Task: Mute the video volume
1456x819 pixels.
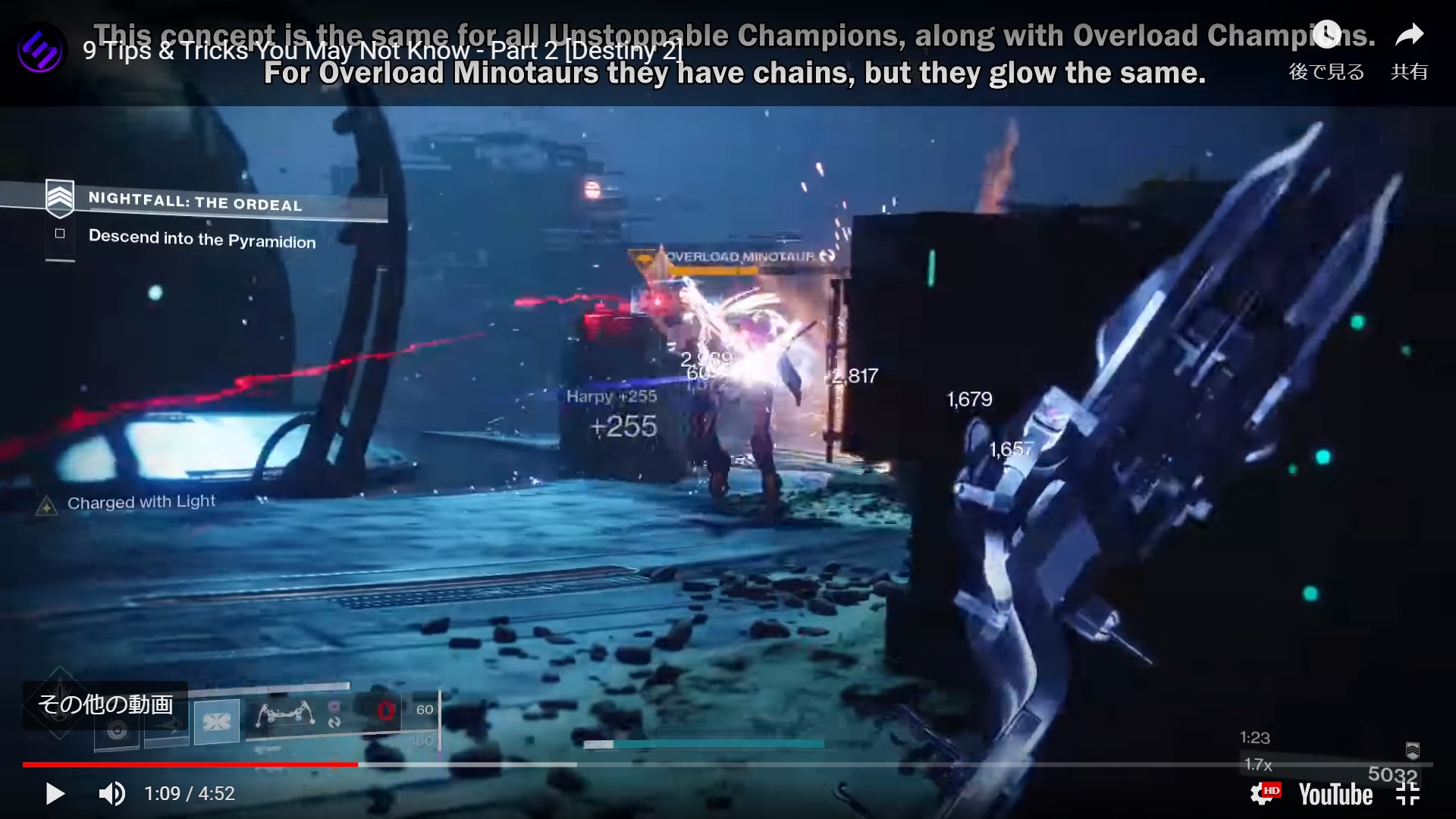Action: click(x=112, y=793)
